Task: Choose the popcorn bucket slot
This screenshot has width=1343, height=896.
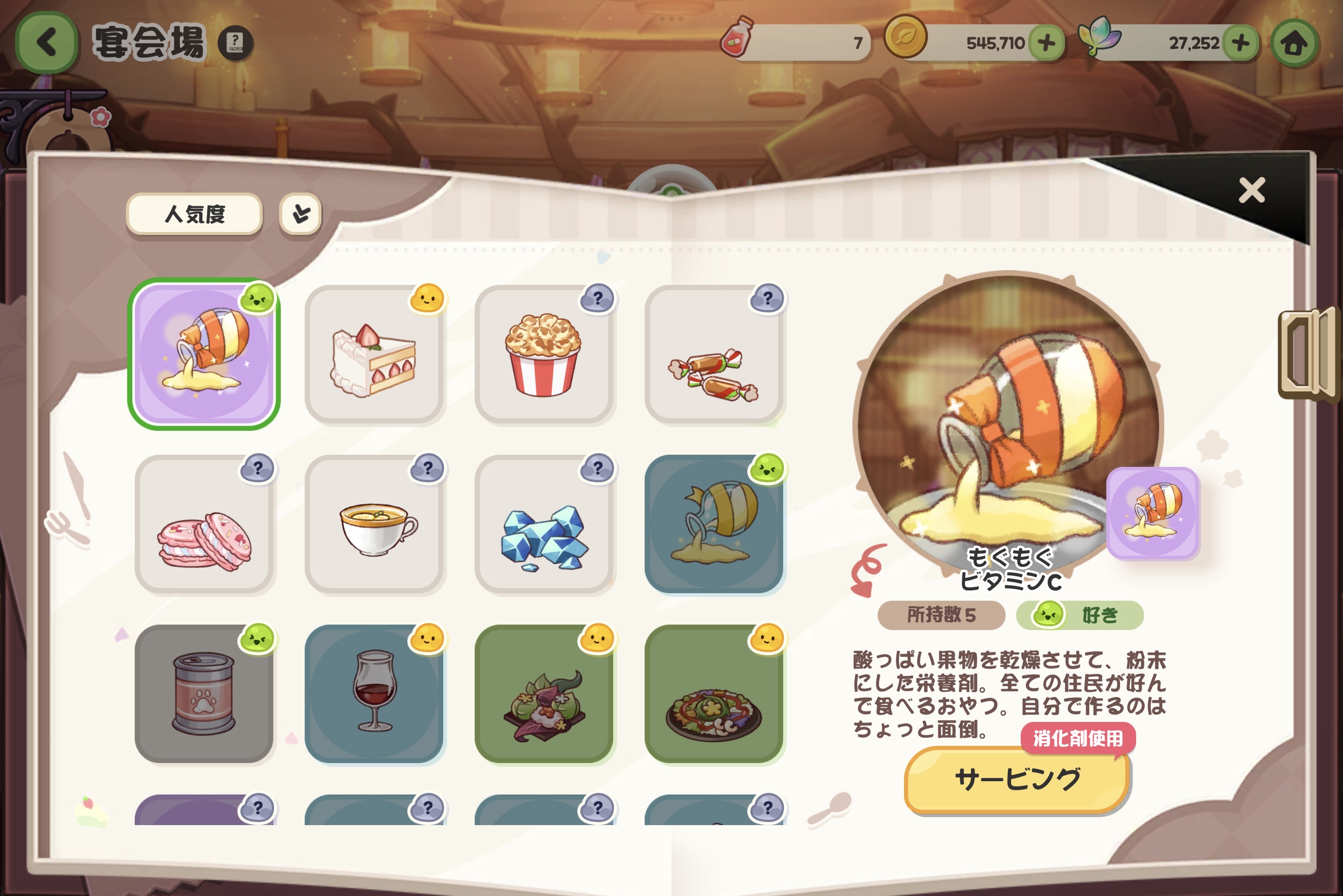Action: 544,355
